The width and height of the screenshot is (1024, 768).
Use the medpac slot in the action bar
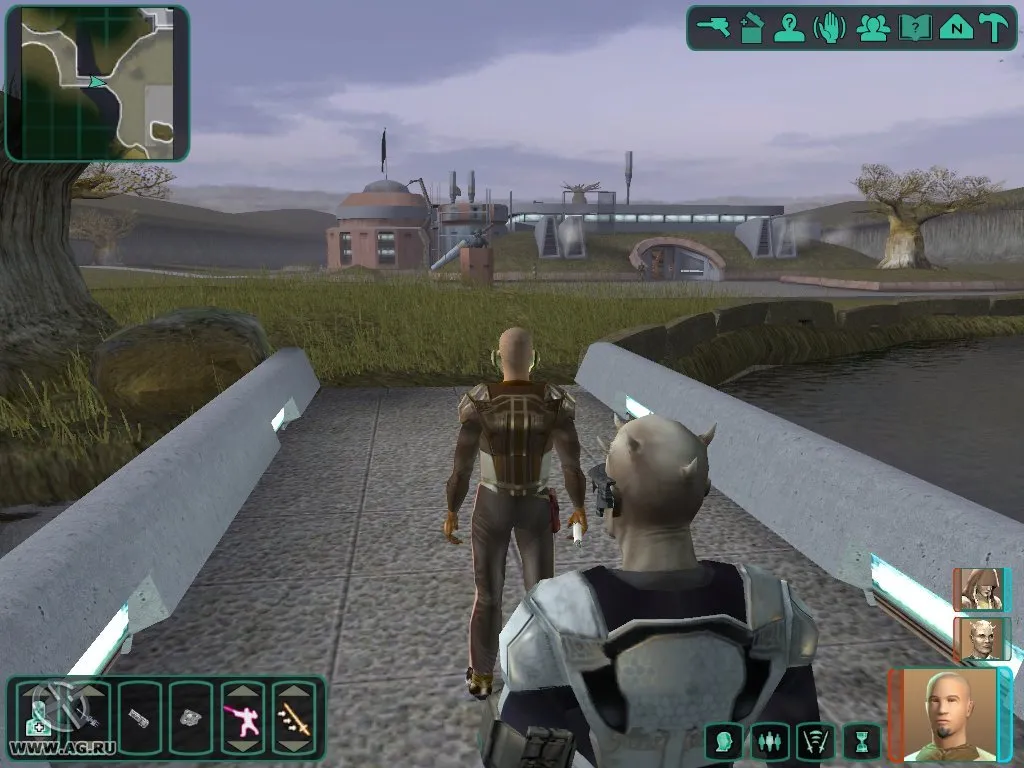(x=38, y=718)
